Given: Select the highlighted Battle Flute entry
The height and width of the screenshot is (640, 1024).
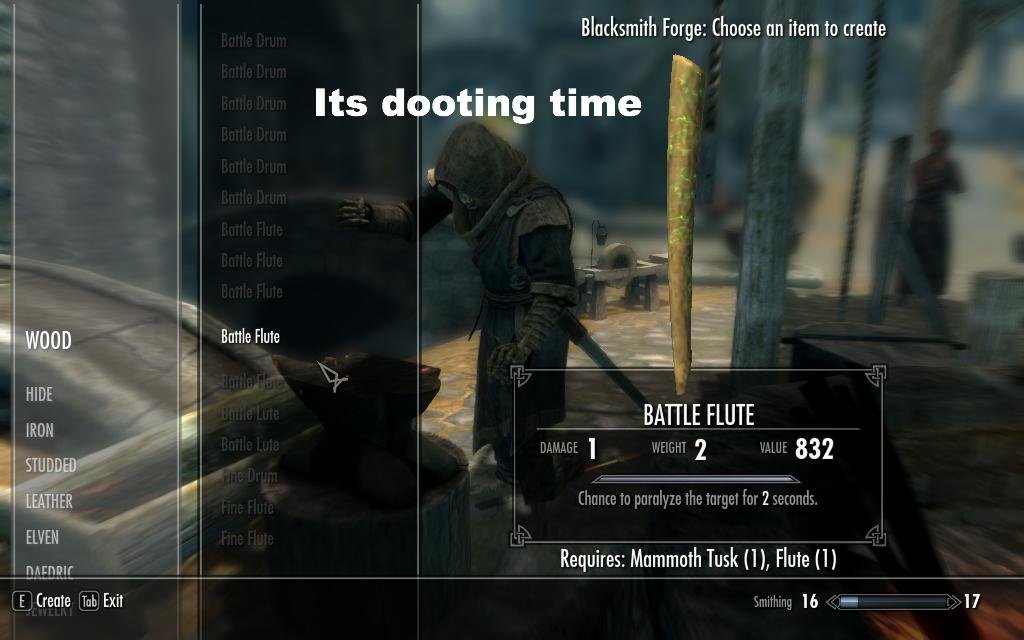Looking at the screenshot, I should tap(250, 337).
